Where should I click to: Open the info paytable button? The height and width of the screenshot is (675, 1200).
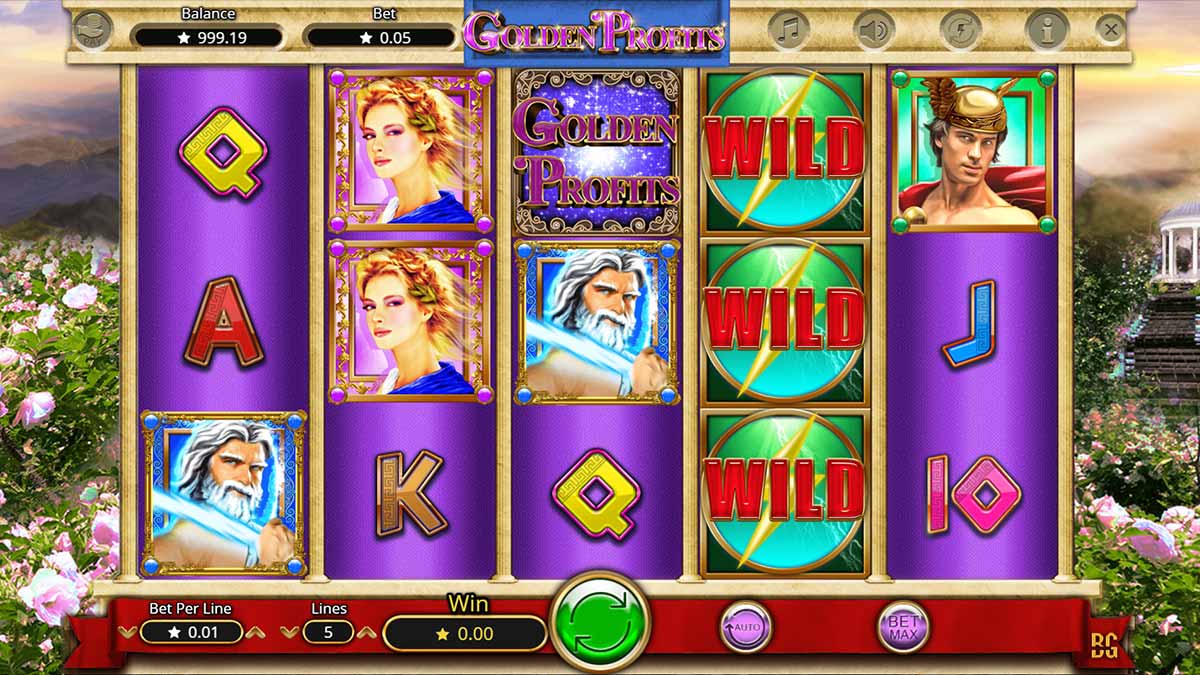pos(1047,30)
